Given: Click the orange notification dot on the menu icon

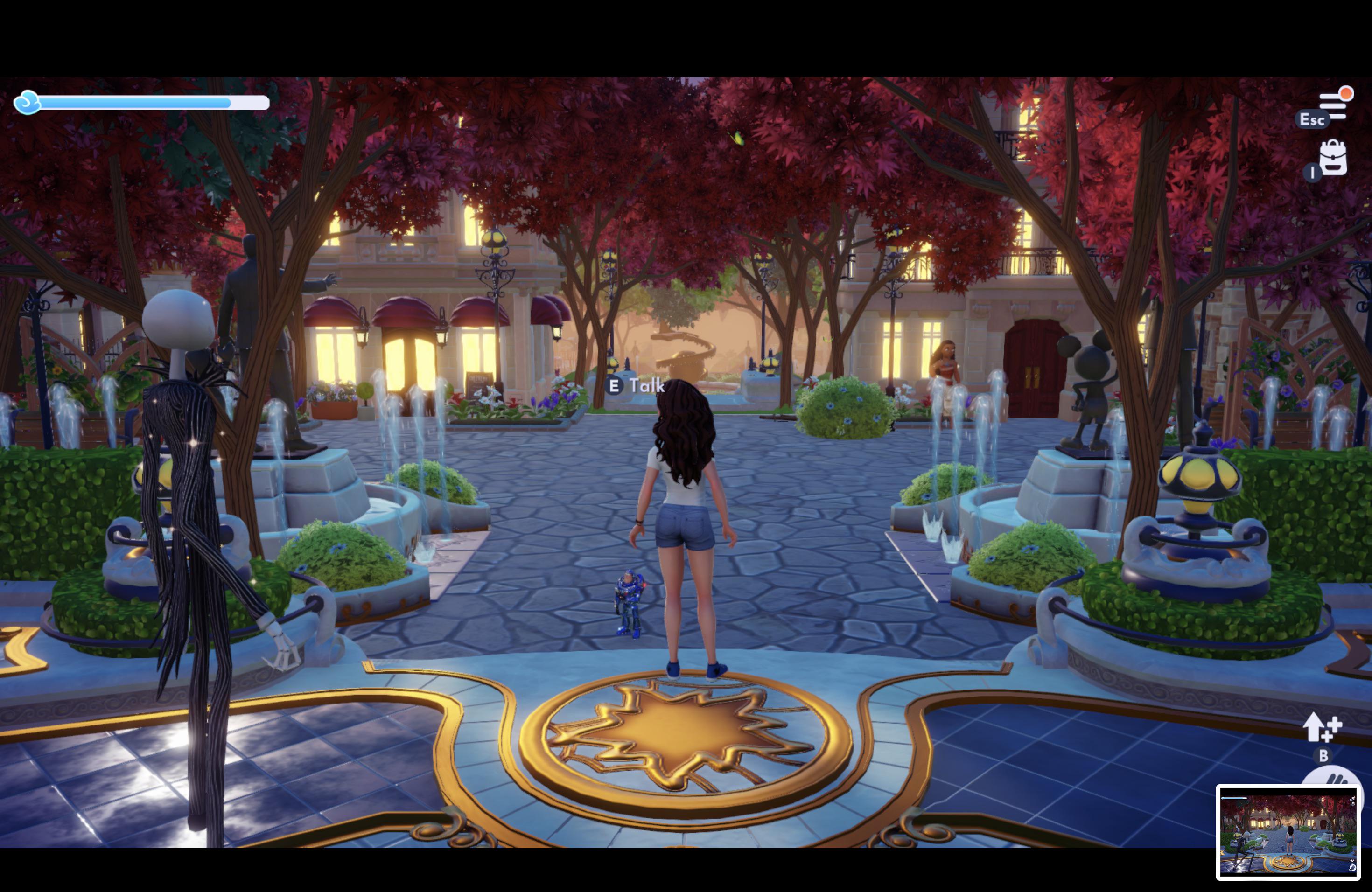Looking at the screenshot, I should point(1346,94).
